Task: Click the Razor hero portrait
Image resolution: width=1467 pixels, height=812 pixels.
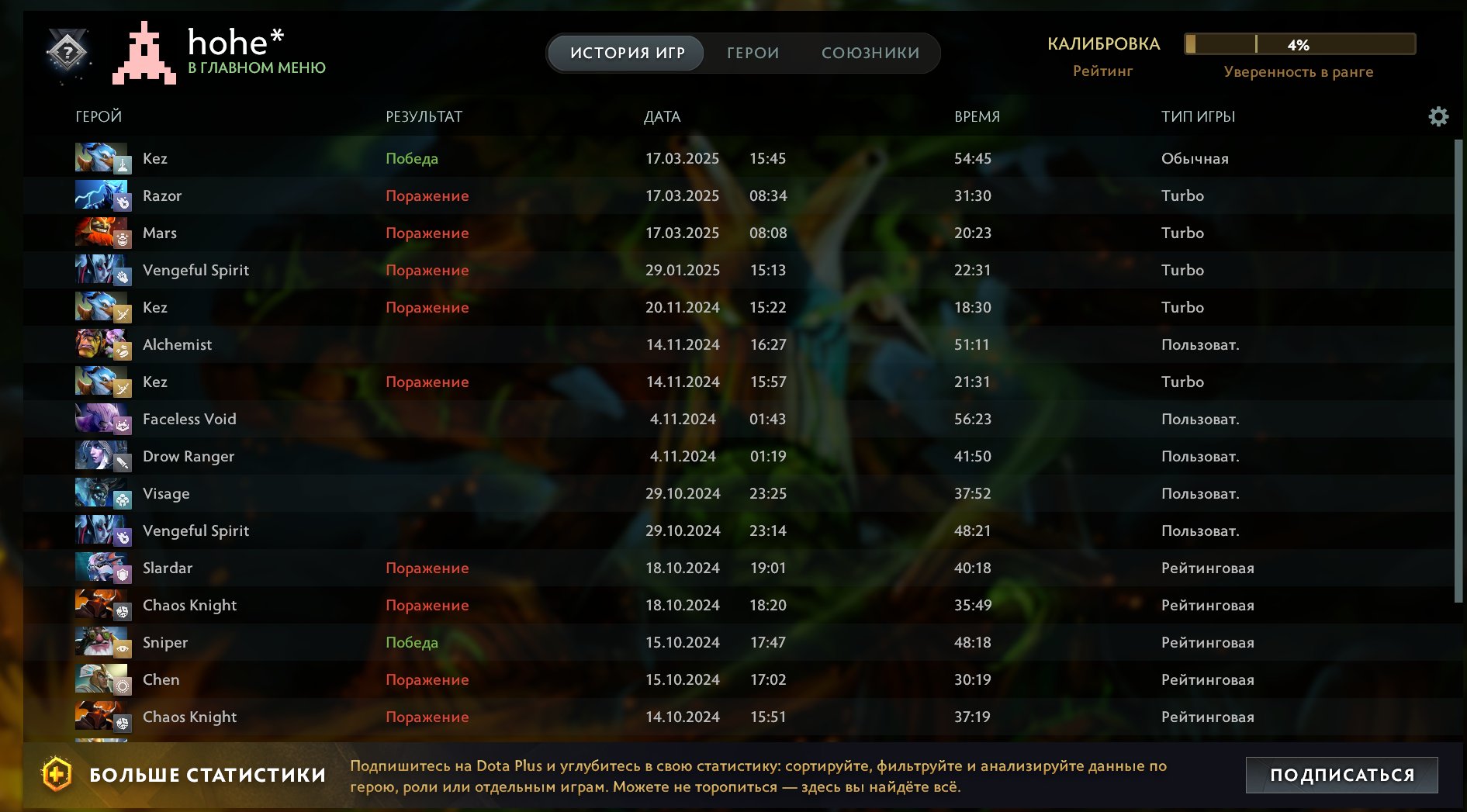Action: [102, 195]
